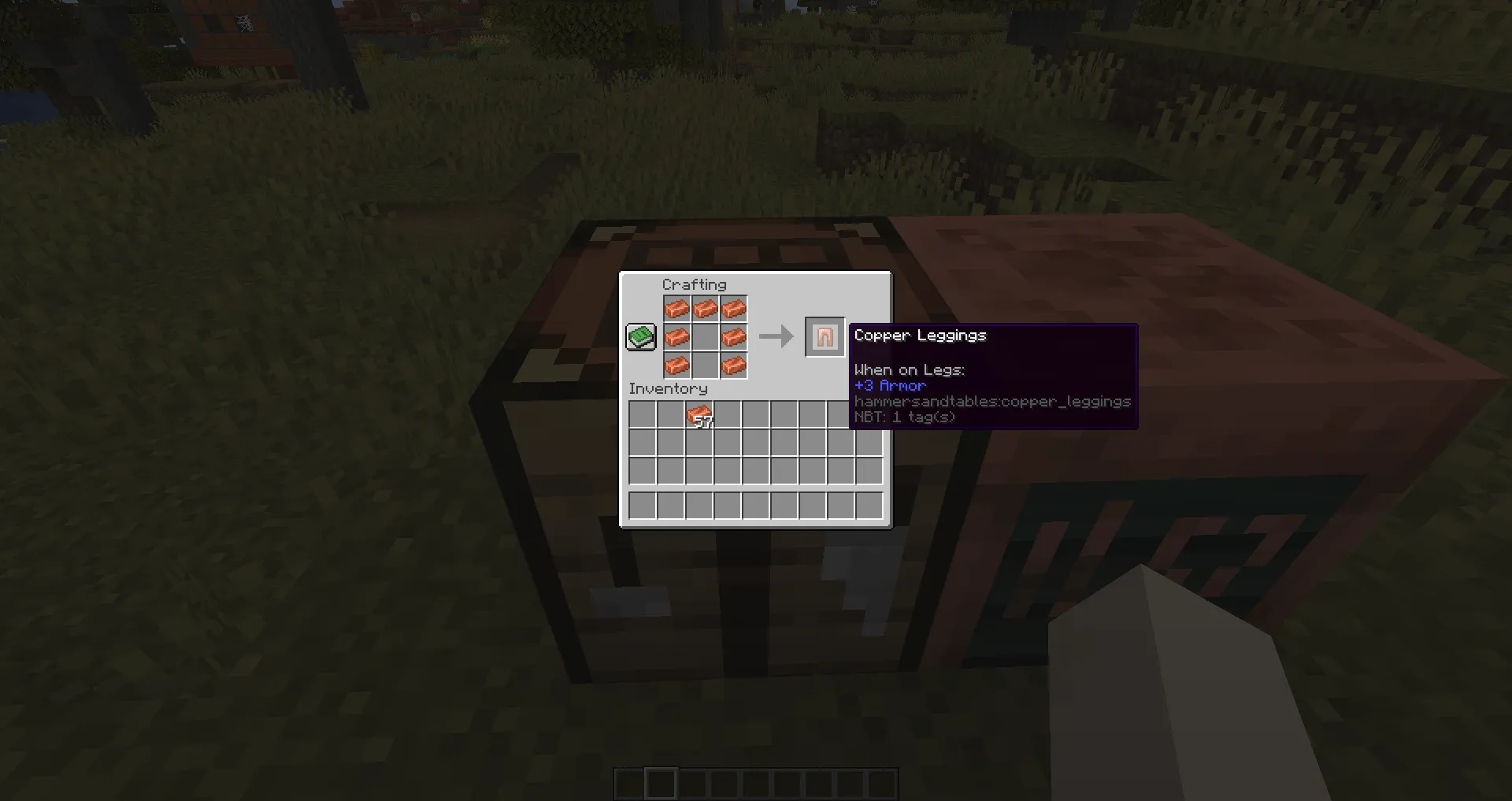Click the first empty inventory slot

click(642, 413)
